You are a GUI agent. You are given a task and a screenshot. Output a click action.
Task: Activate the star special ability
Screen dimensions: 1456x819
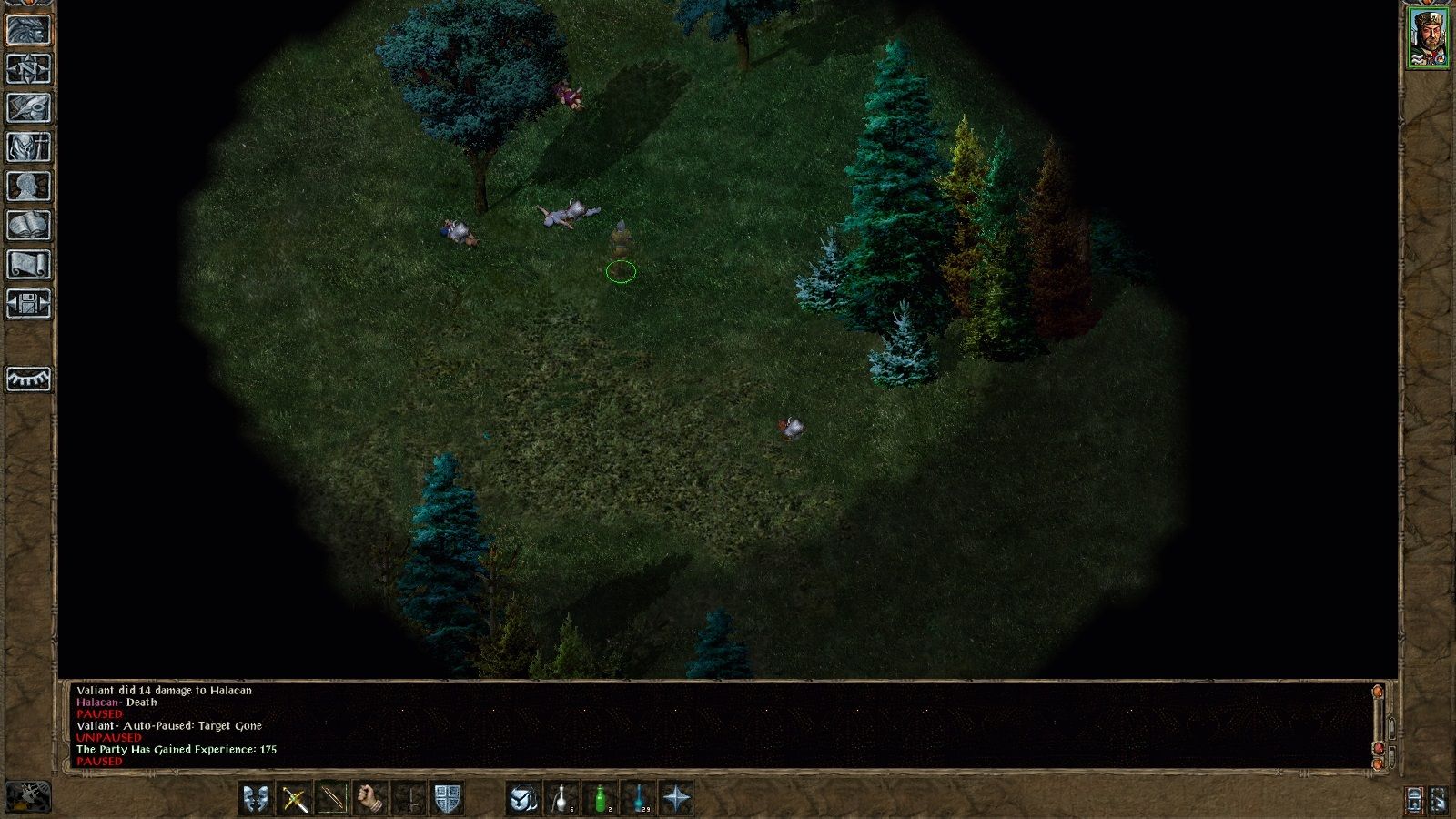tap(679, 798)
